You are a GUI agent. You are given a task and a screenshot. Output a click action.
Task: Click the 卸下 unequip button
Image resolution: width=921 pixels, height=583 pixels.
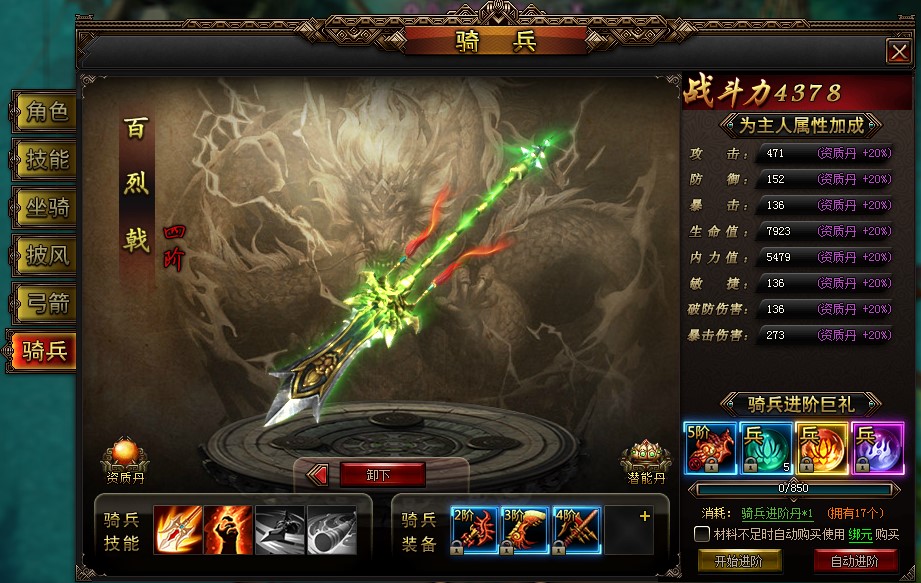pos(382,475)
